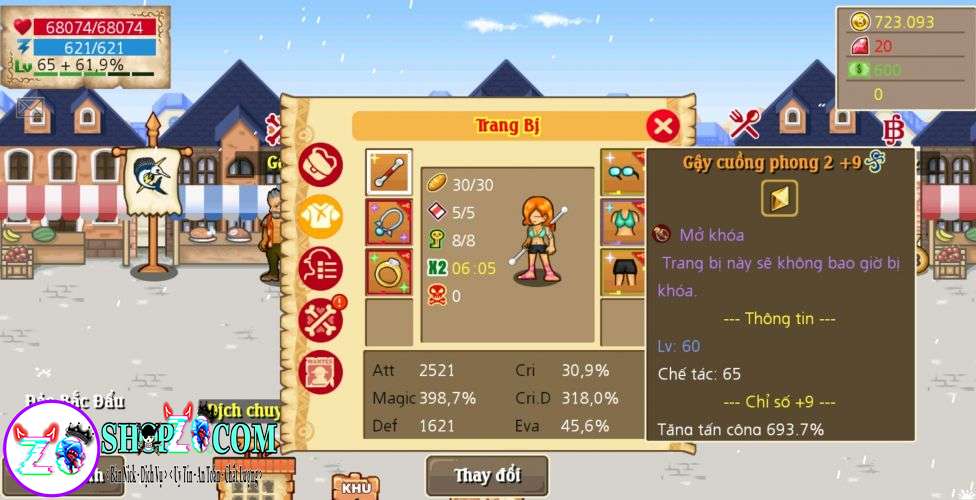The image size is (976, 500).
Task: Open the character info list tab
Action: click(320, 267)
